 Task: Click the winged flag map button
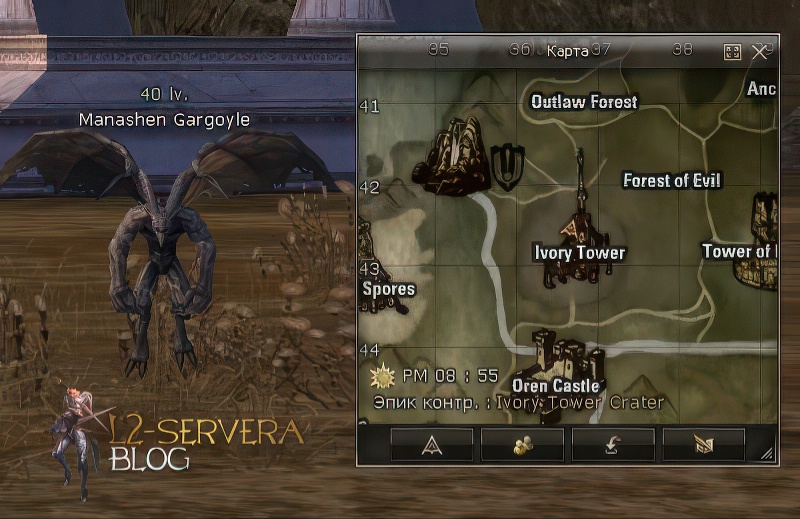(704, 443)
